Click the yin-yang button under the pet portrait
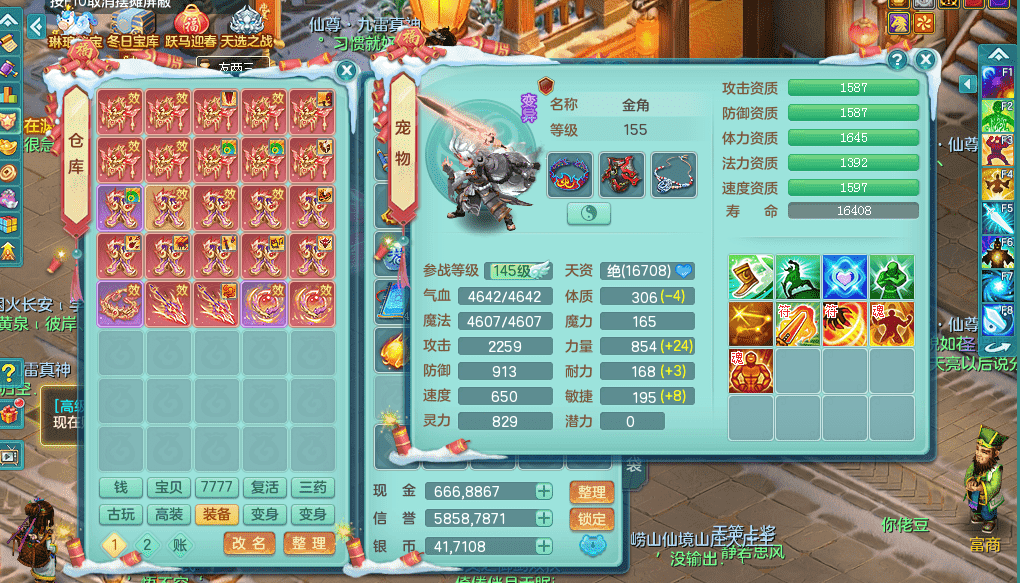Image resolution: width=1020 pixels, height=583 pixels. tap(588, 213)
